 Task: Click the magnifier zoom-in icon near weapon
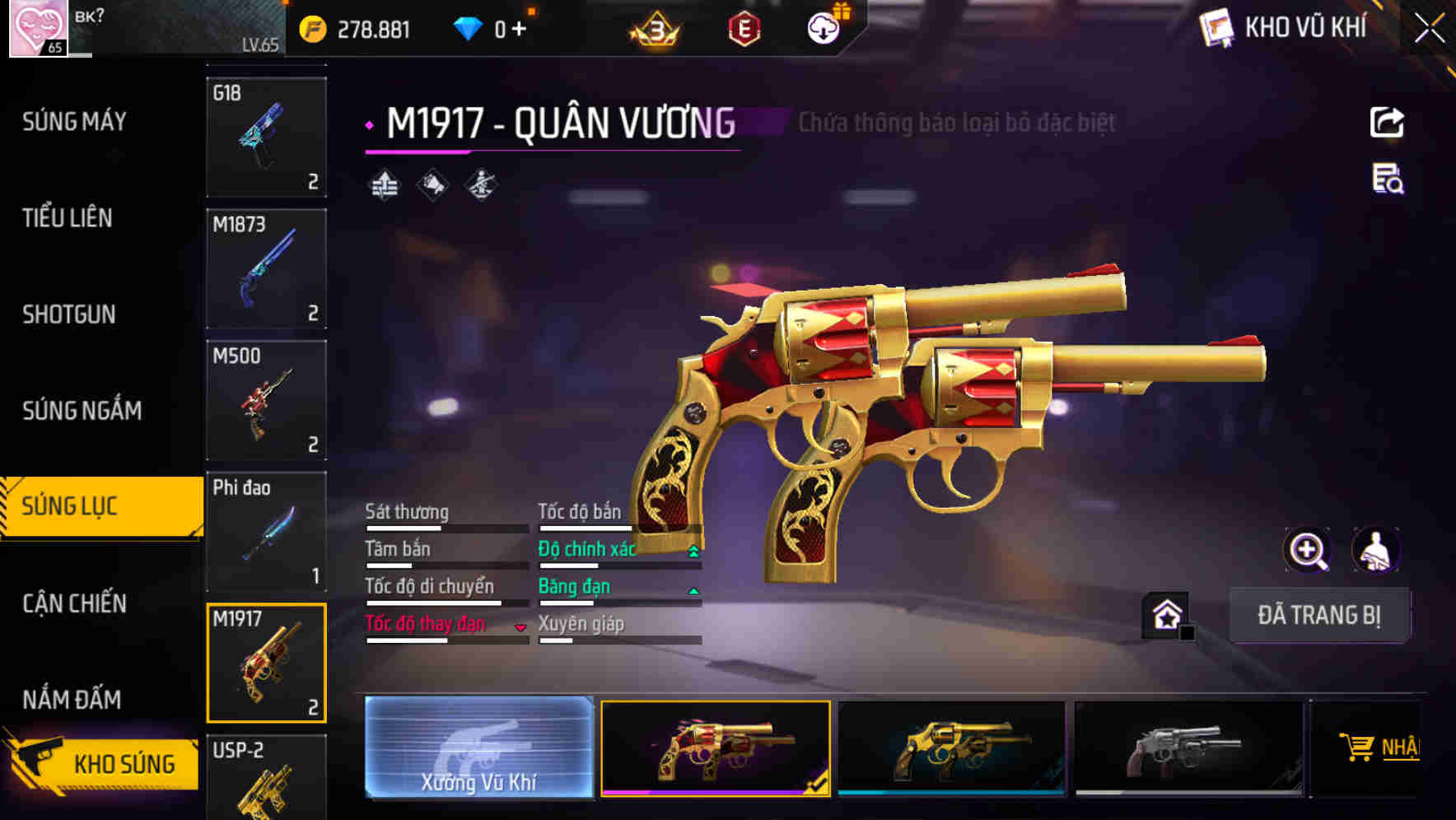pos(1308,550)
